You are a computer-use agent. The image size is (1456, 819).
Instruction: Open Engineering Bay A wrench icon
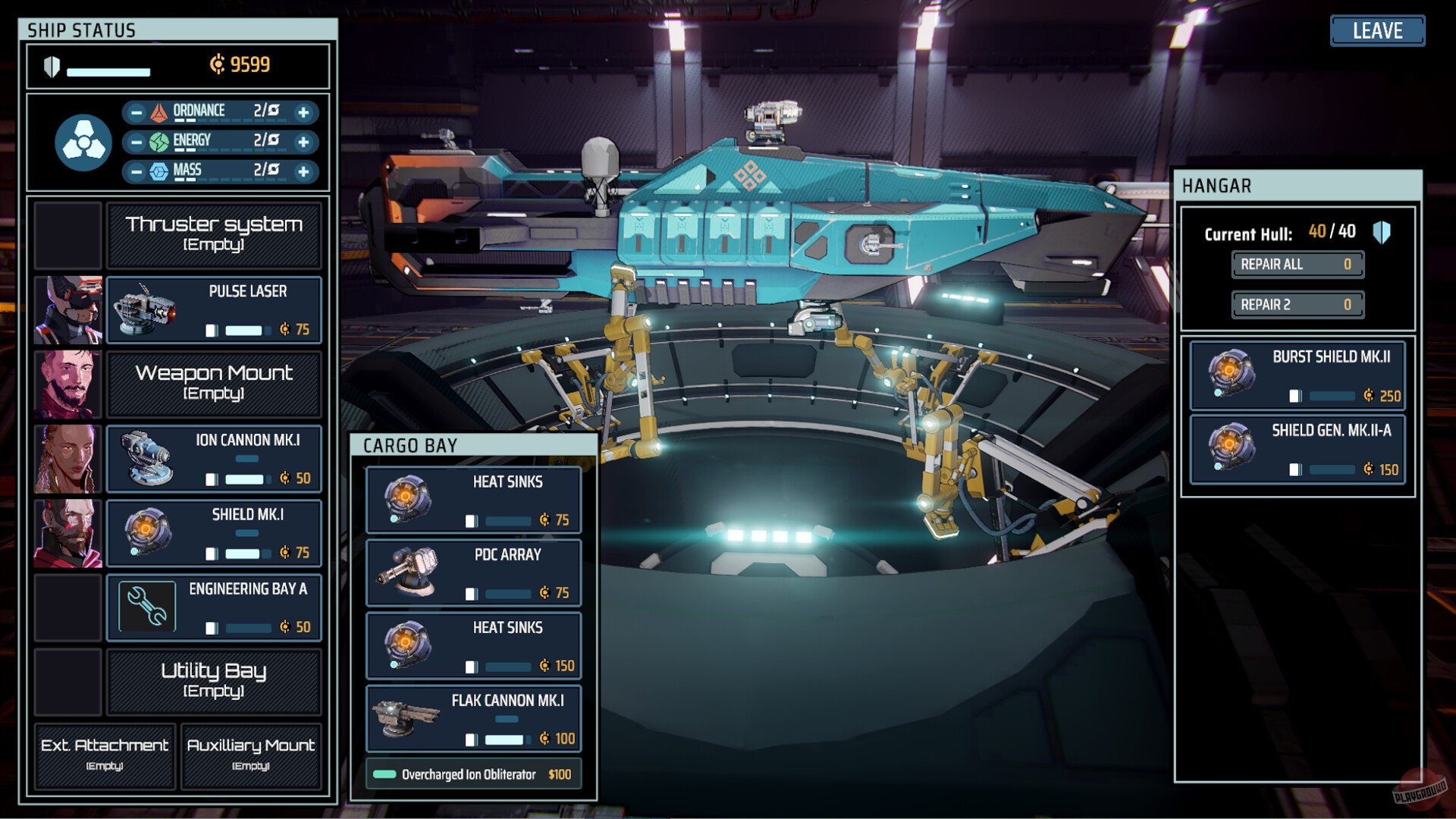point(146,607)
